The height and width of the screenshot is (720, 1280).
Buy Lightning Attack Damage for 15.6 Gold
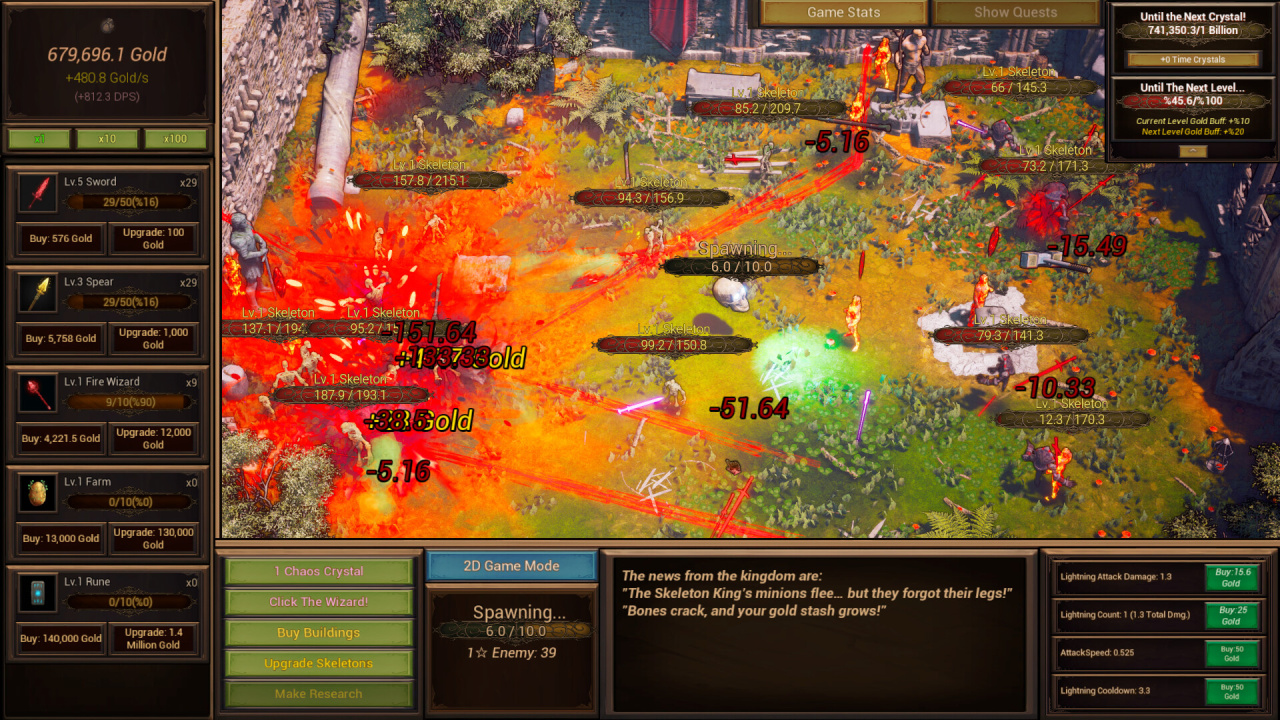tap(1231, 577)
